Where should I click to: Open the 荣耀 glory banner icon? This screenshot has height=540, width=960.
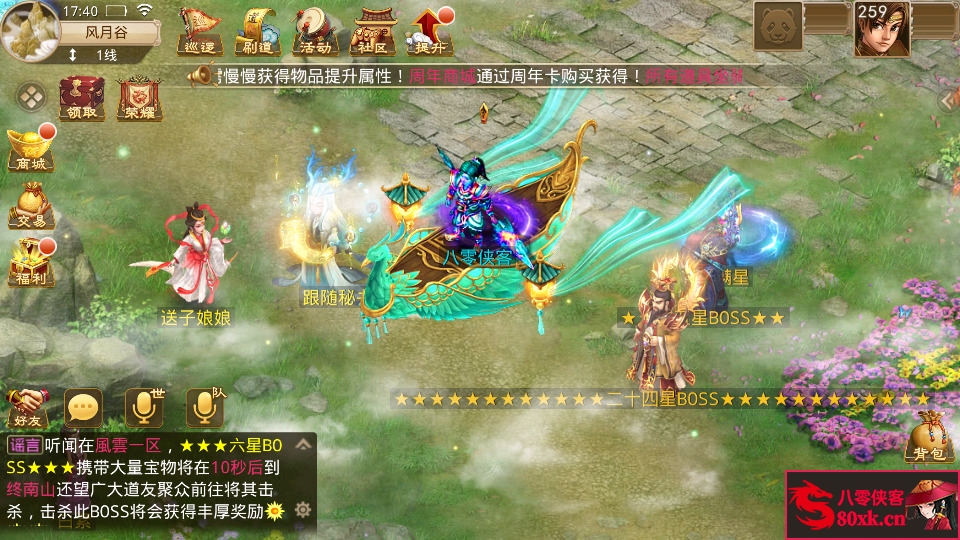(x=140, y=99)
